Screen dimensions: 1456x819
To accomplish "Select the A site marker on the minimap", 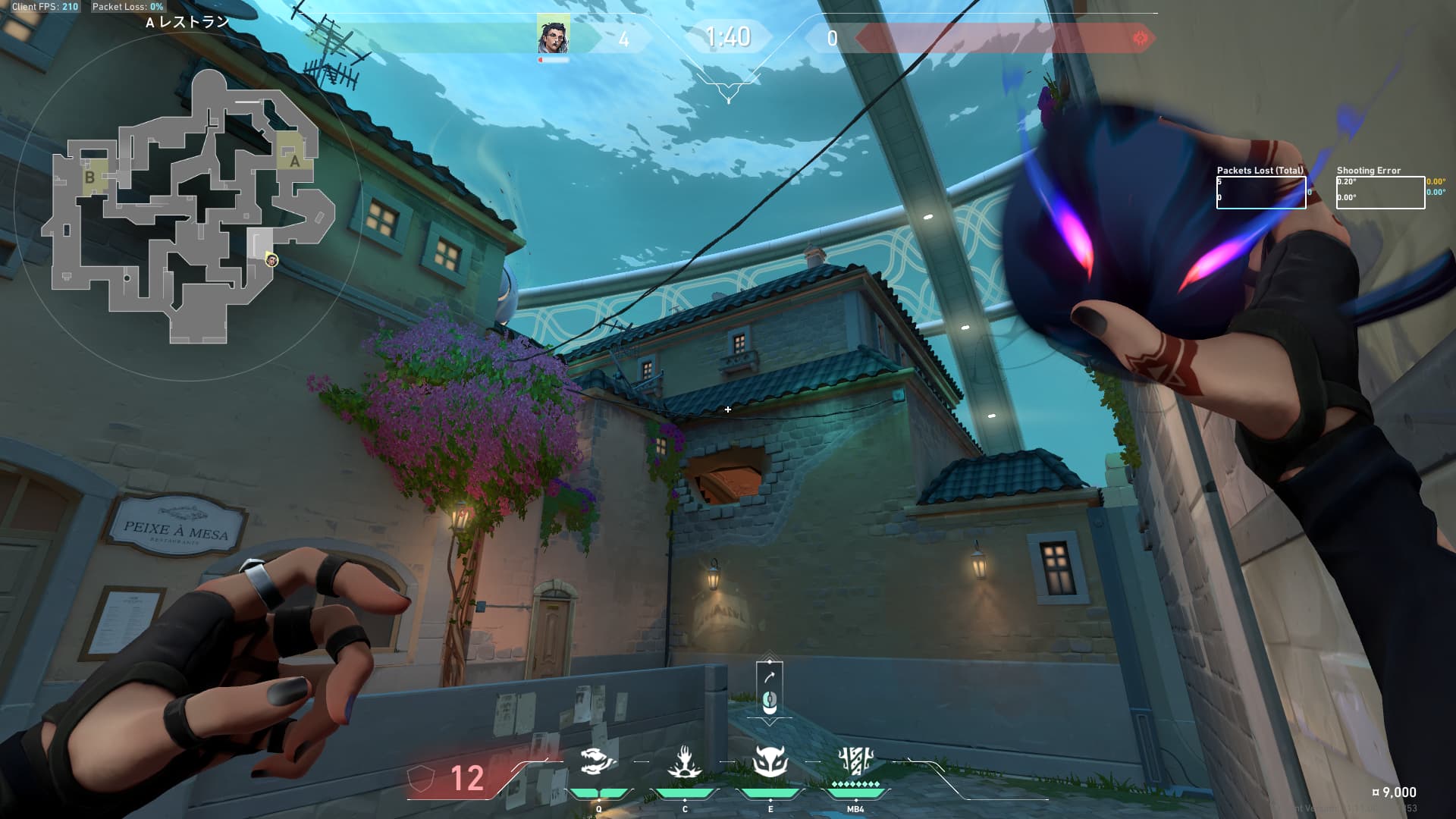I will tap(294, 160).
